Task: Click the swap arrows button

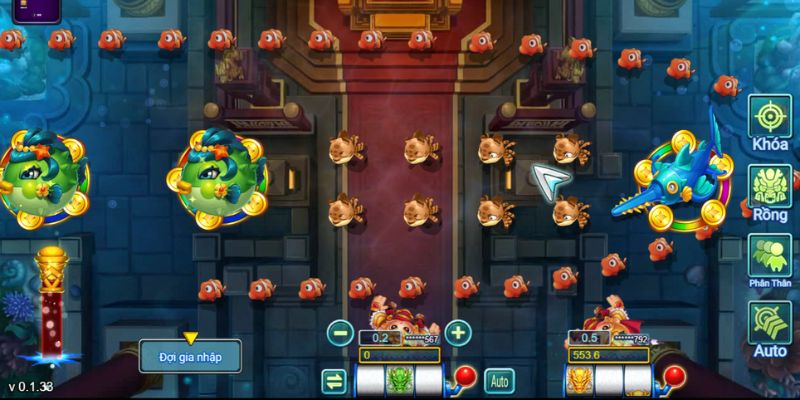Action: tap(334, 380)
